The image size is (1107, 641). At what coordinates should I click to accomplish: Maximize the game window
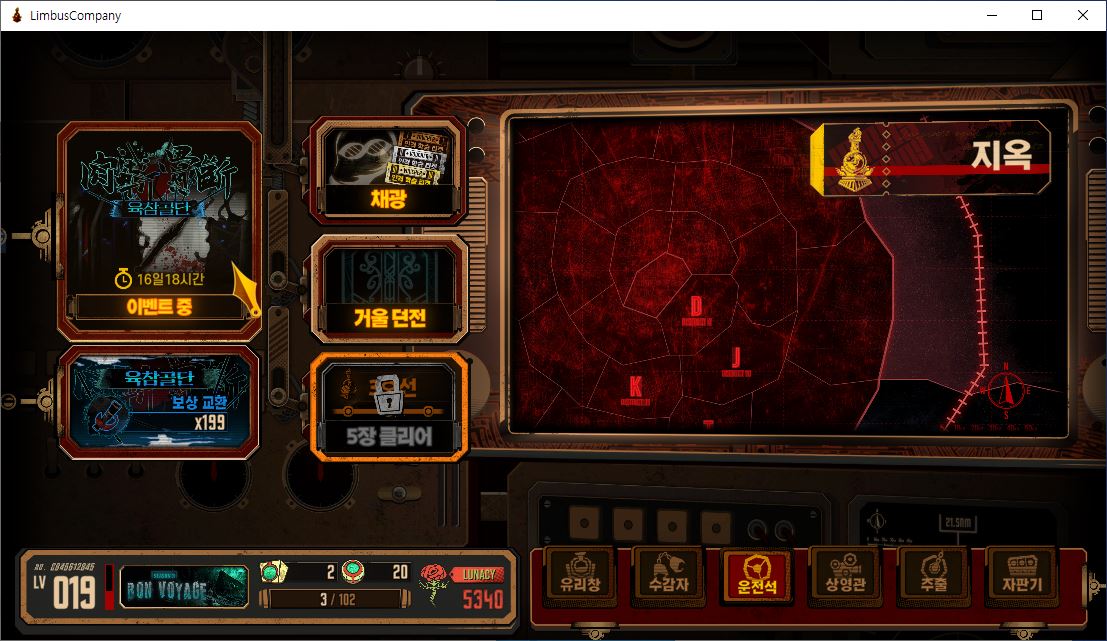coord(1037,15)
